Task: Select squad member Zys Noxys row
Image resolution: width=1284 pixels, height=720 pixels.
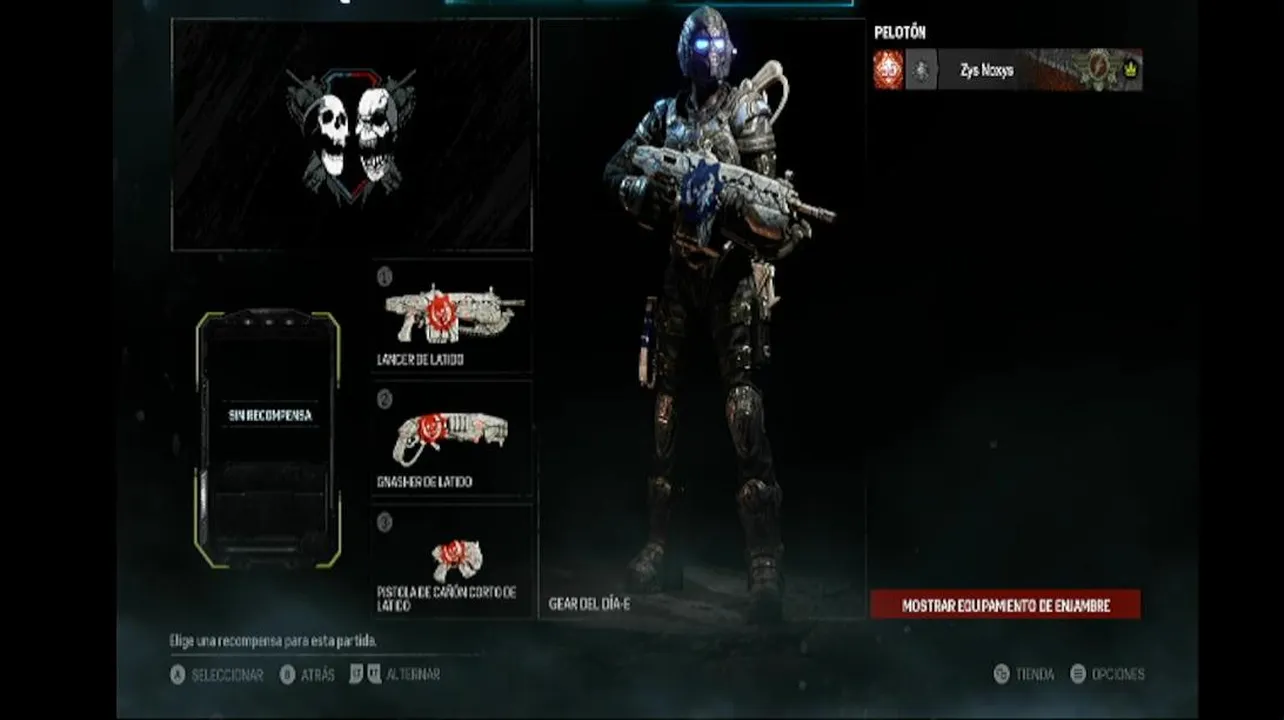Action: pyautogui.click(x=1007, y=71)
